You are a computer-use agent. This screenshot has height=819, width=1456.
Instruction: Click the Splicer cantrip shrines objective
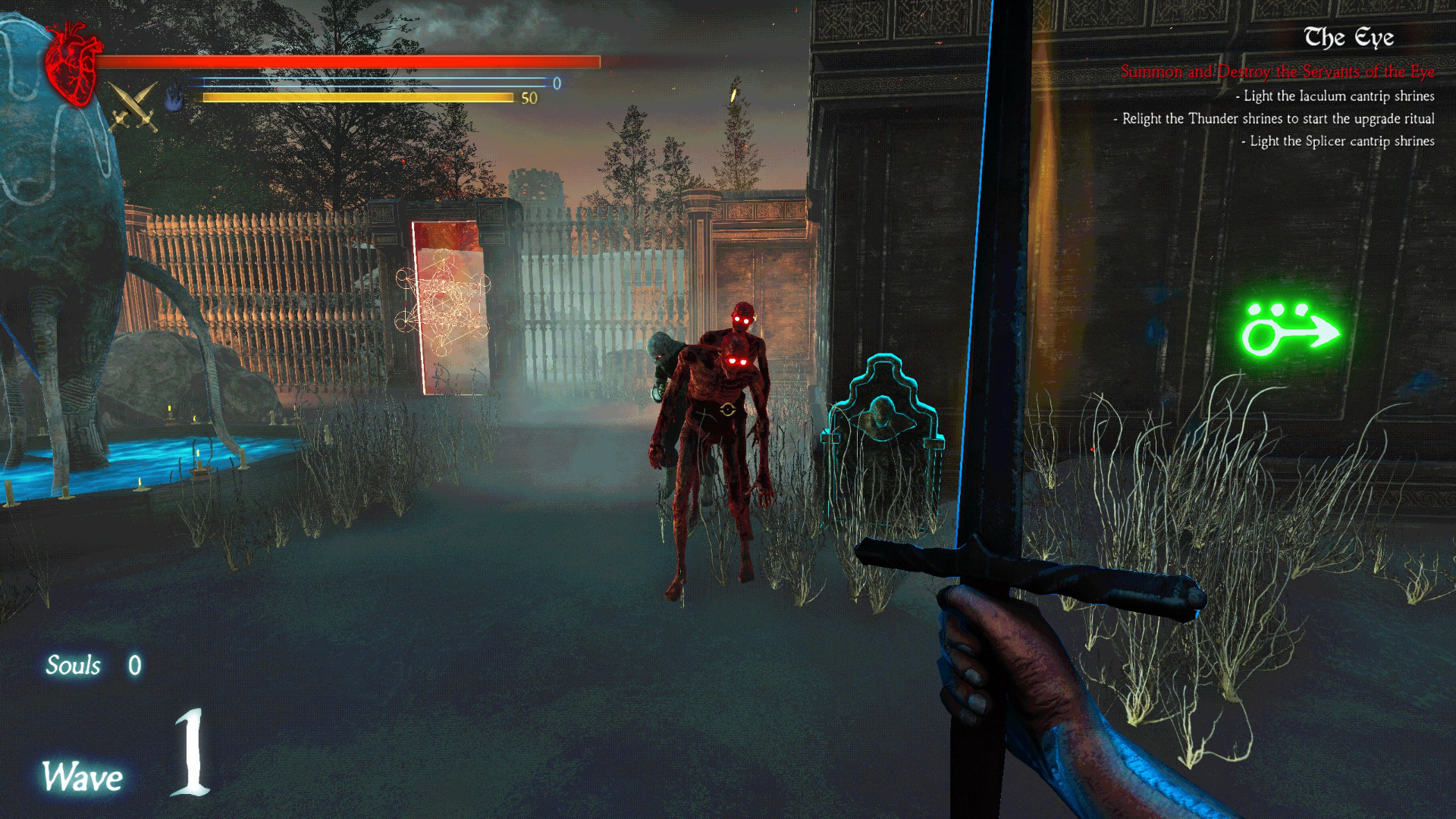point(1338,142)
